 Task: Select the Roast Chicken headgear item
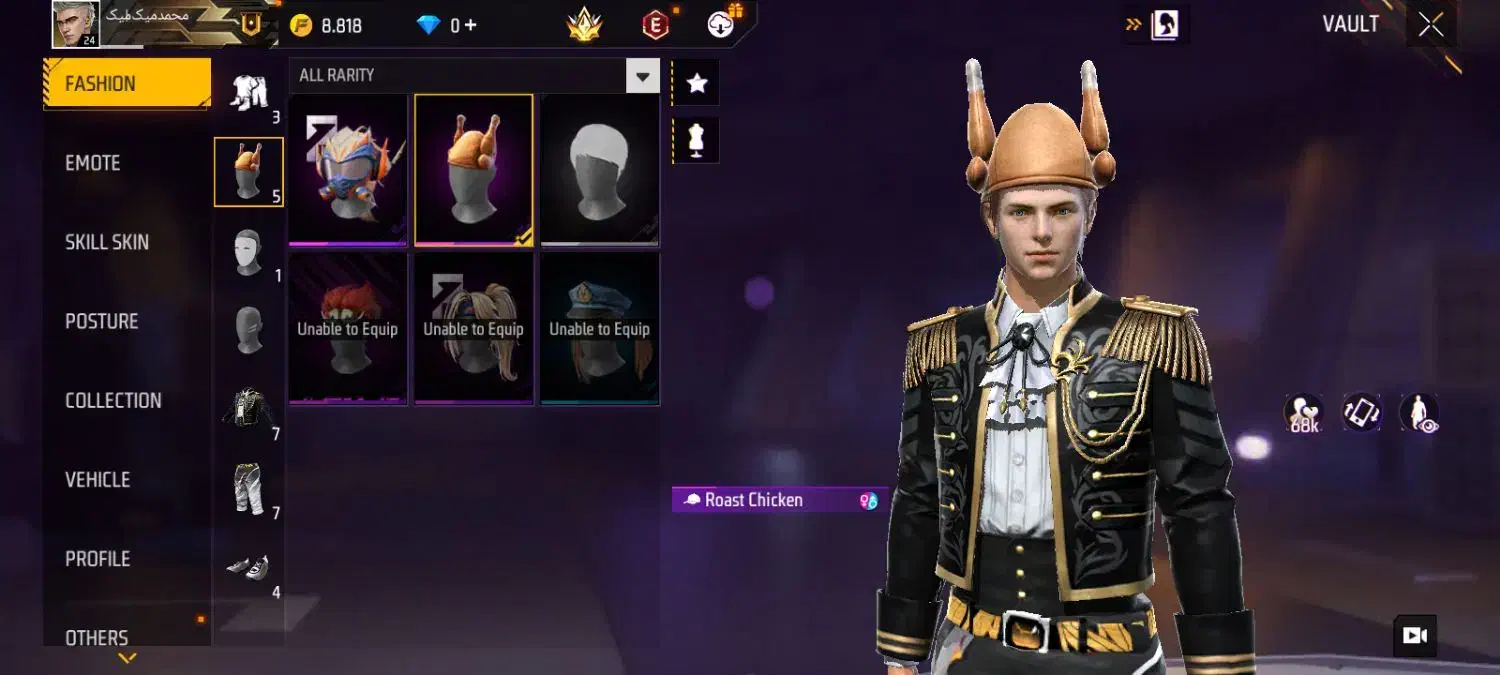pyautogui.click(x=474, y=170)
